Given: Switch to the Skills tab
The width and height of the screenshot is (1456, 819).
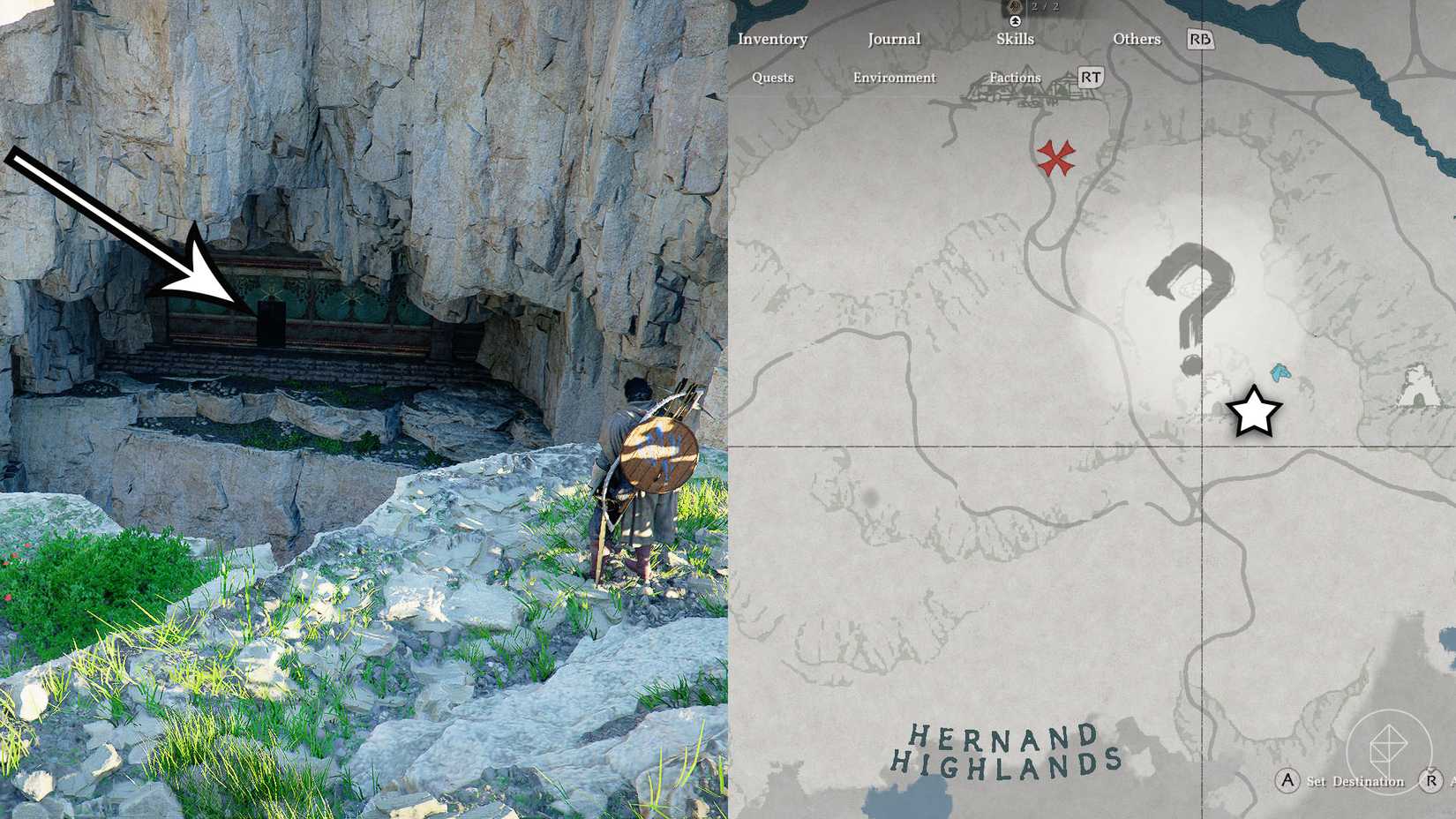Looking at the screenshot, I should (1016, 39).
